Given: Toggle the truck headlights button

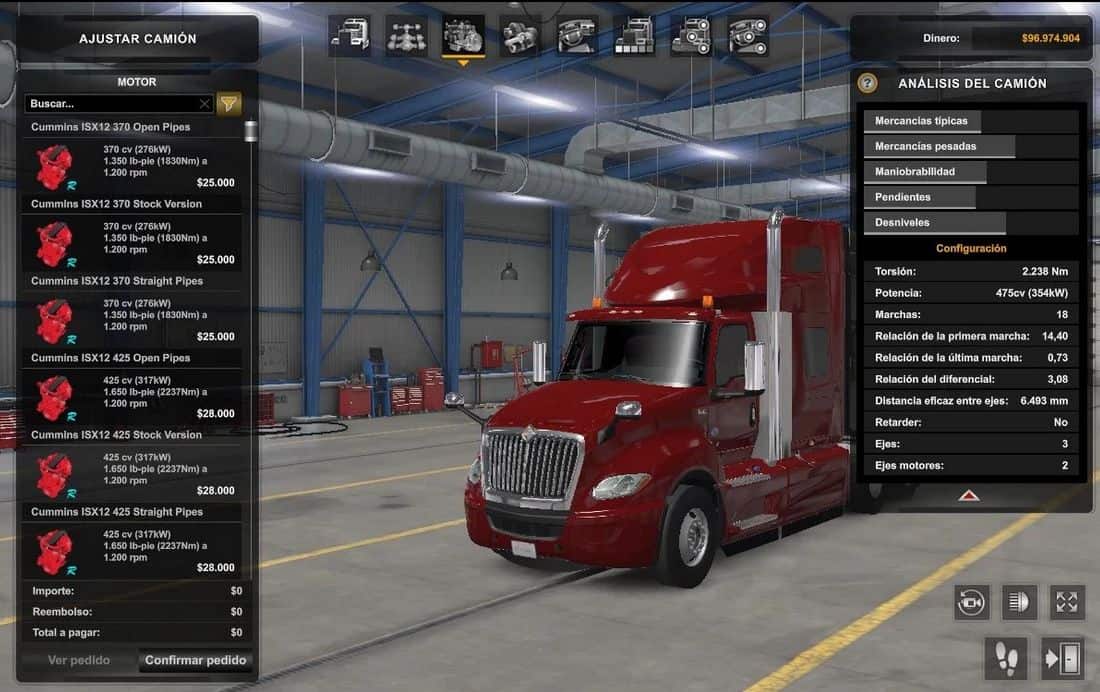Looking at the screenshot, I should coord(1020,602).
